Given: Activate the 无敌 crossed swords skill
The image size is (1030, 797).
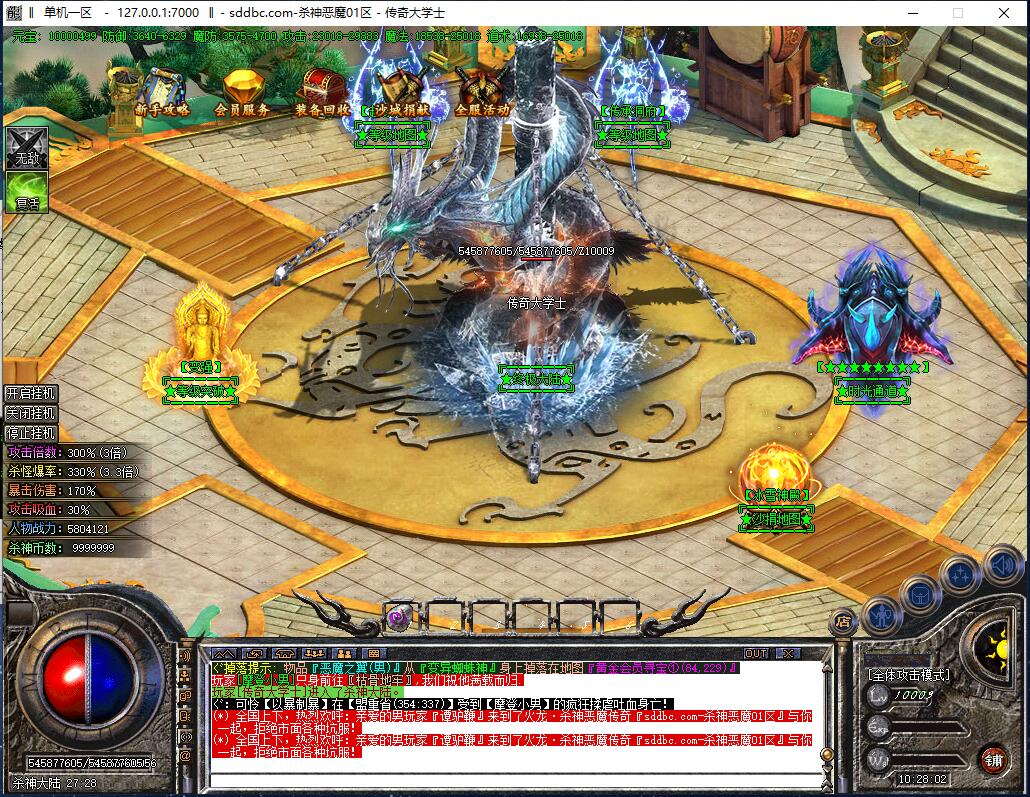Looking at the screenshot, I should click(x=26, y=147).
